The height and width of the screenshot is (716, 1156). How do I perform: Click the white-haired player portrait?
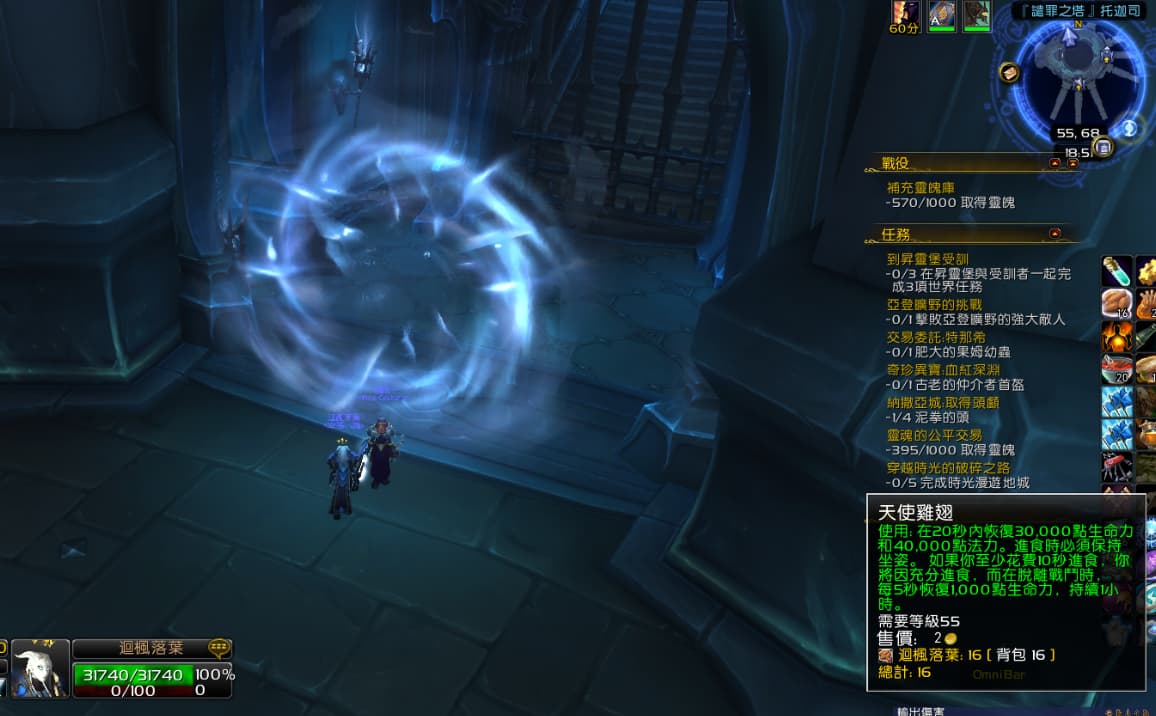tap(41, 668)
